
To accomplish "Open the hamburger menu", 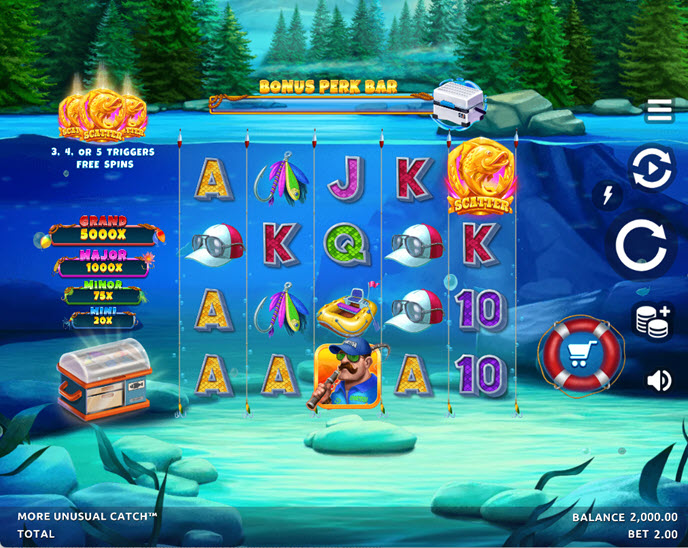I will [659, 110].
